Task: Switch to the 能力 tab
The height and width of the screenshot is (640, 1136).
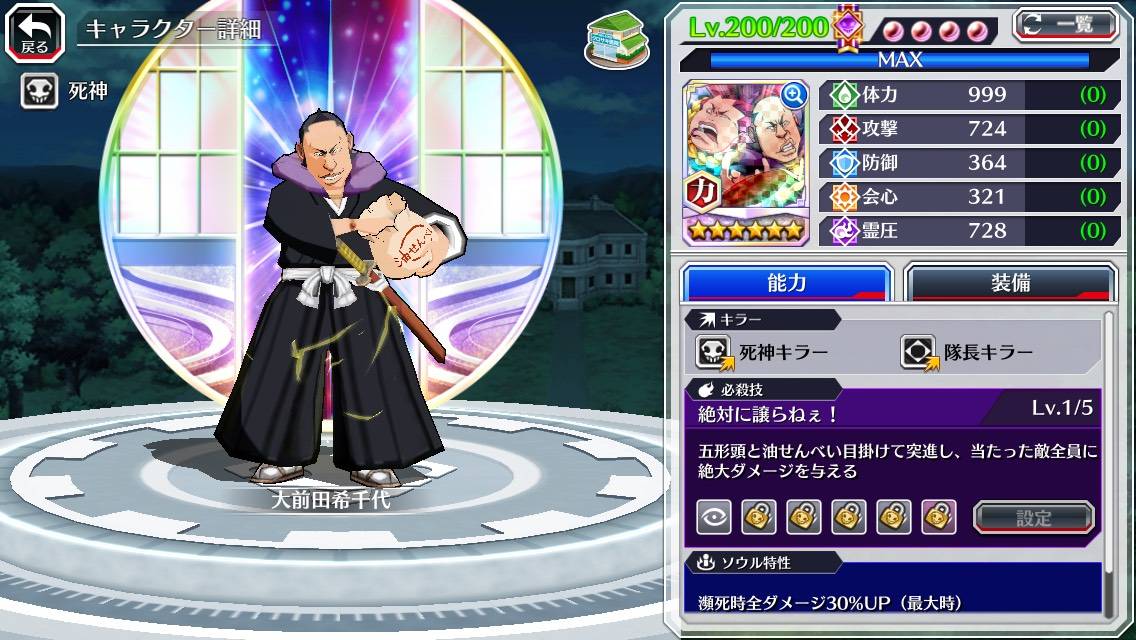Action: click(786, 283)
